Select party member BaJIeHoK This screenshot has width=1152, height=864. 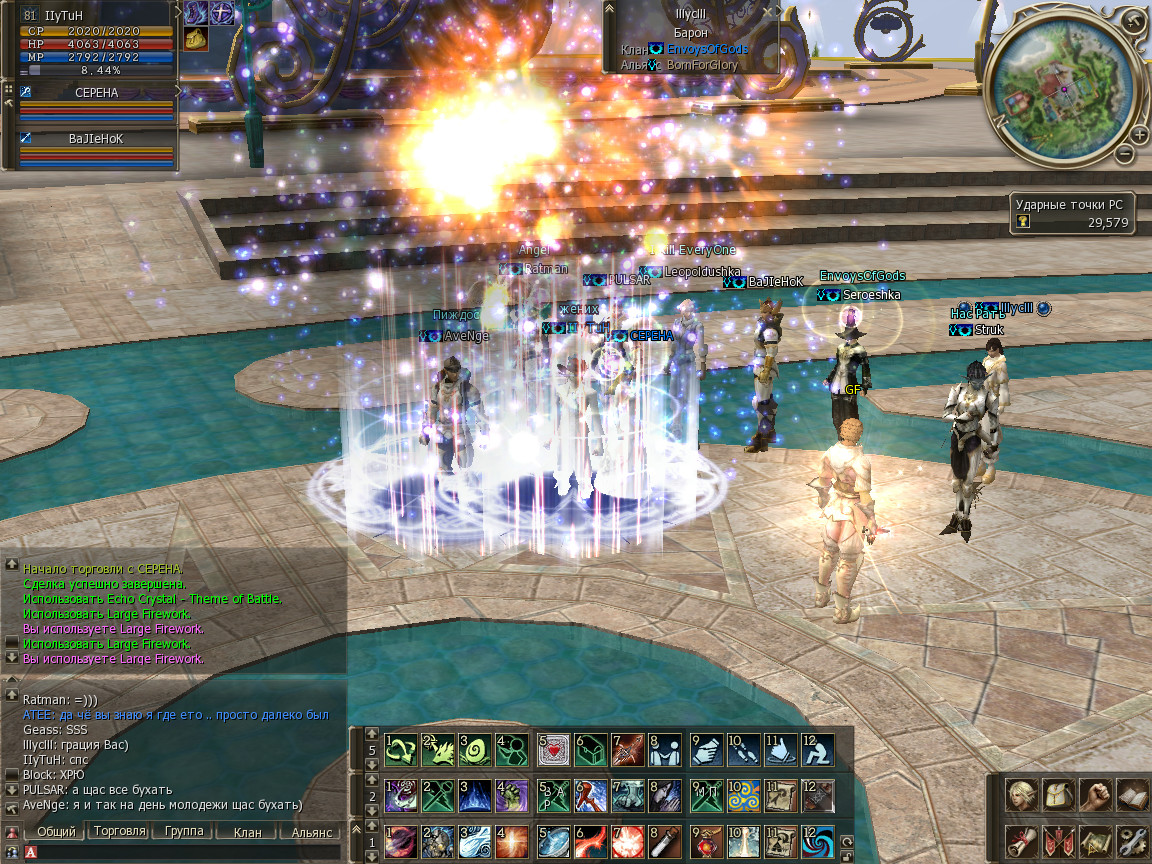tap(96, 140)
